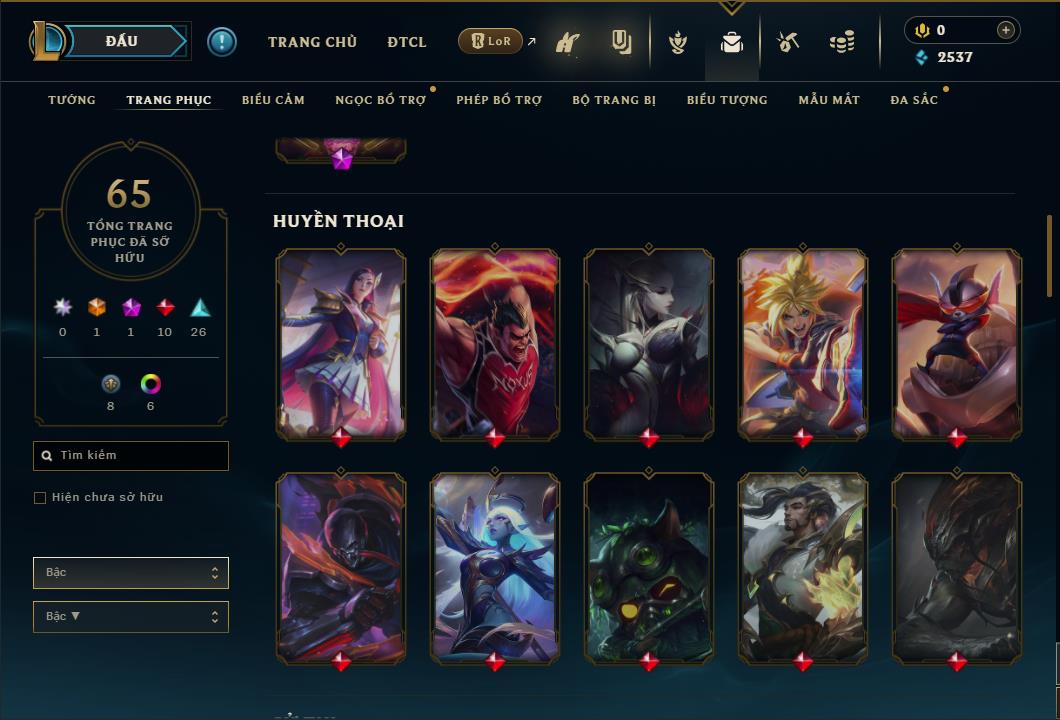Select the Darius Noxus jersey skin card
This screenshot has width=1060, height=720.
tap(495, 343)
